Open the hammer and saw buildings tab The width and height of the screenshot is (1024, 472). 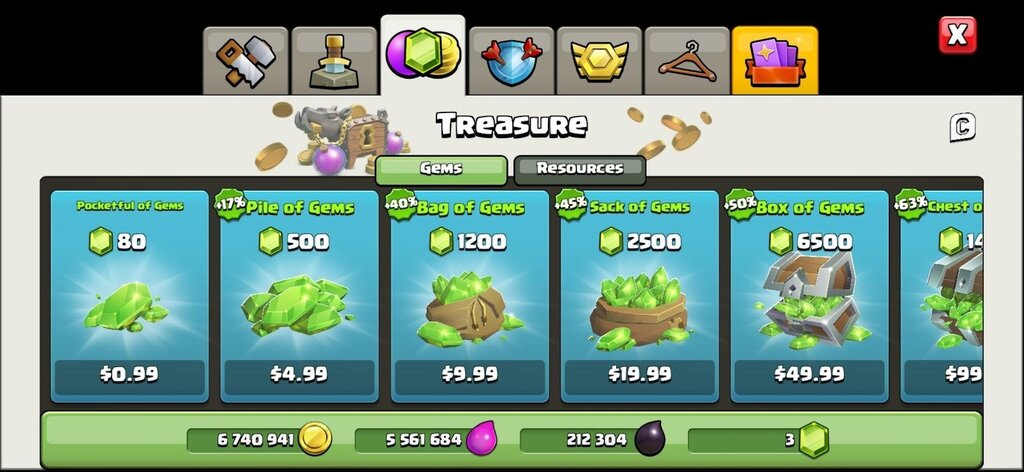(x=245, y=61)
